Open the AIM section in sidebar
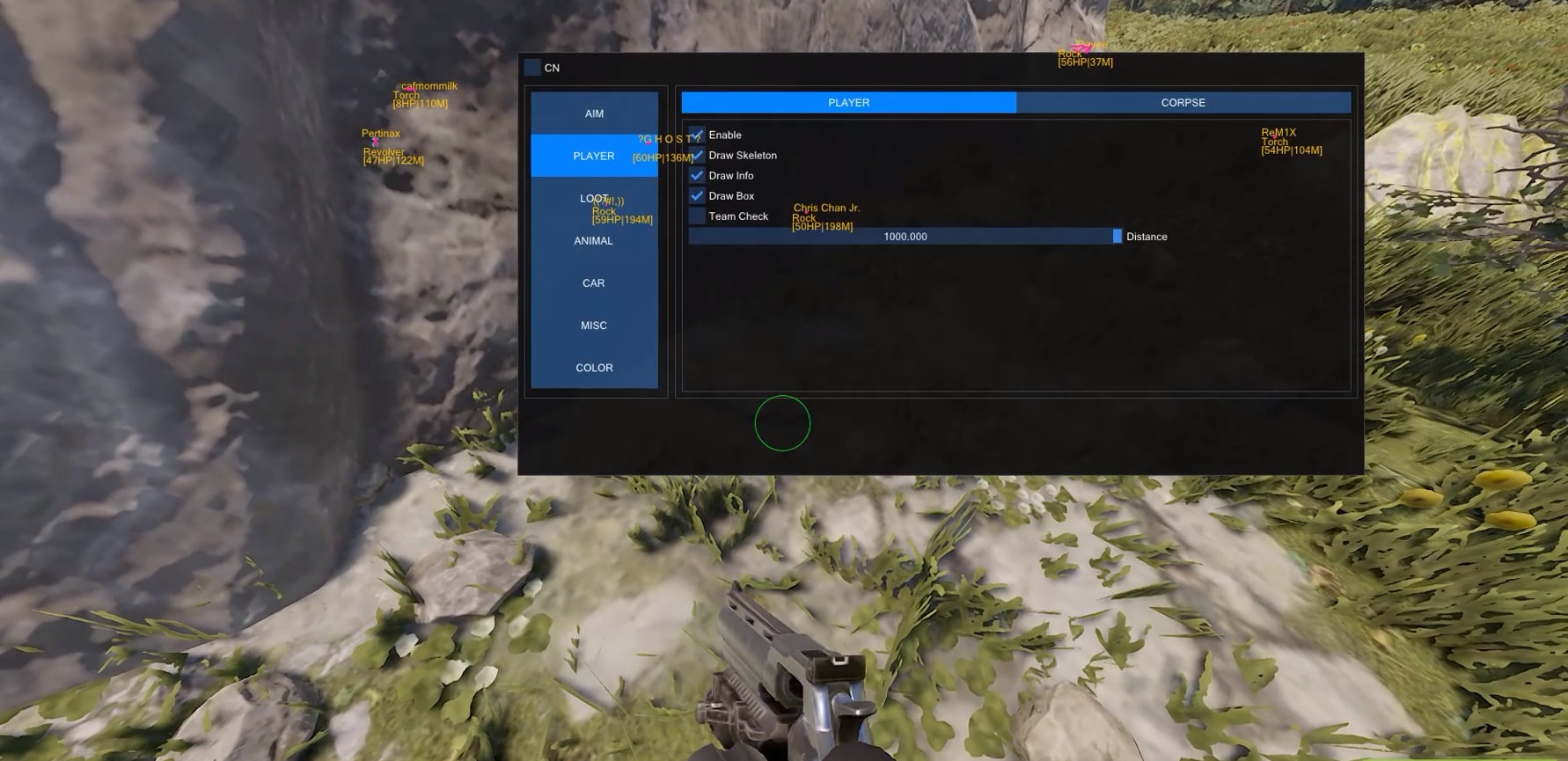 594,113
